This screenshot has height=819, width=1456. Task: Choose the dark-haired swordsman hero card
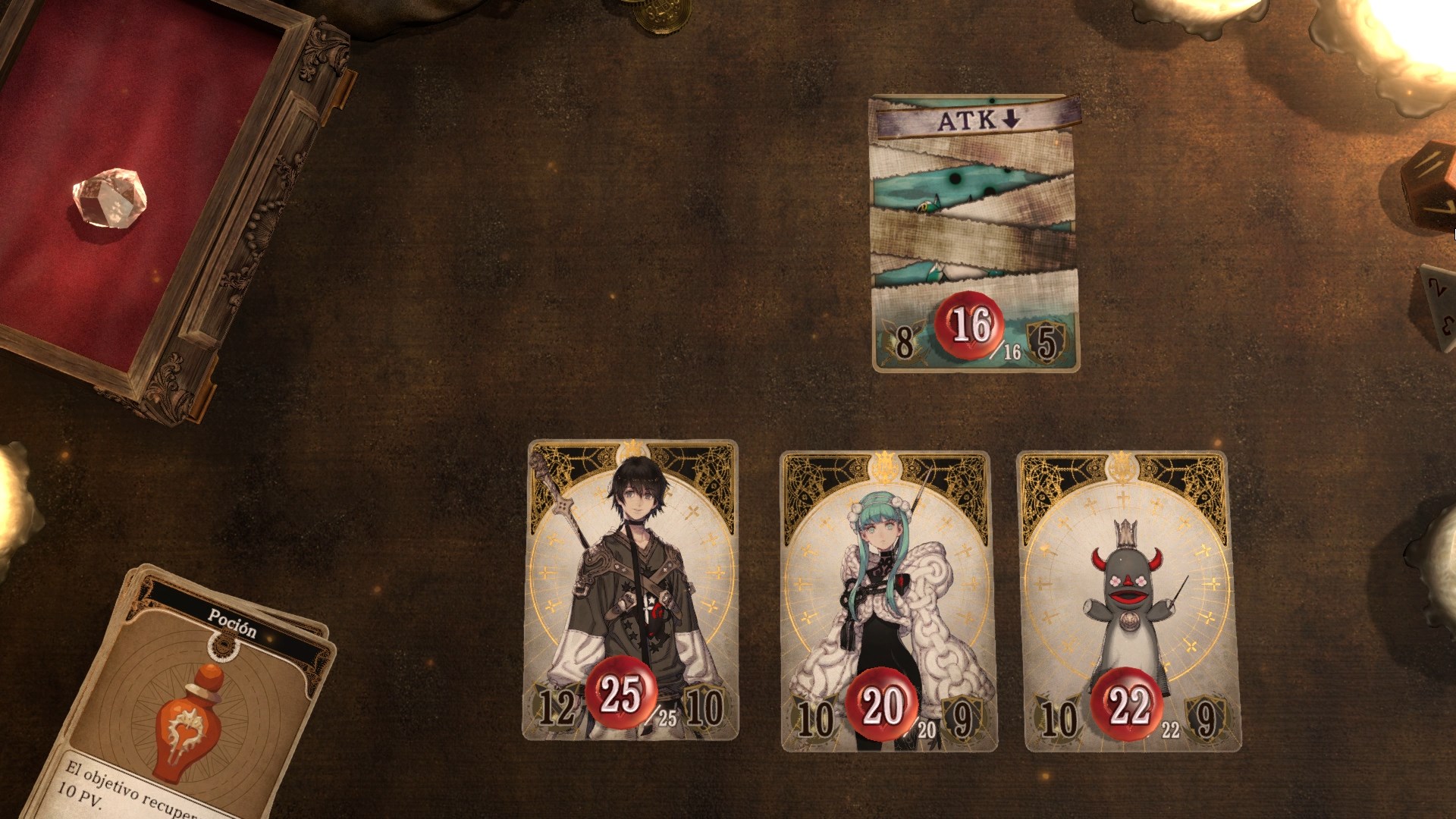[x=630, y=589]
